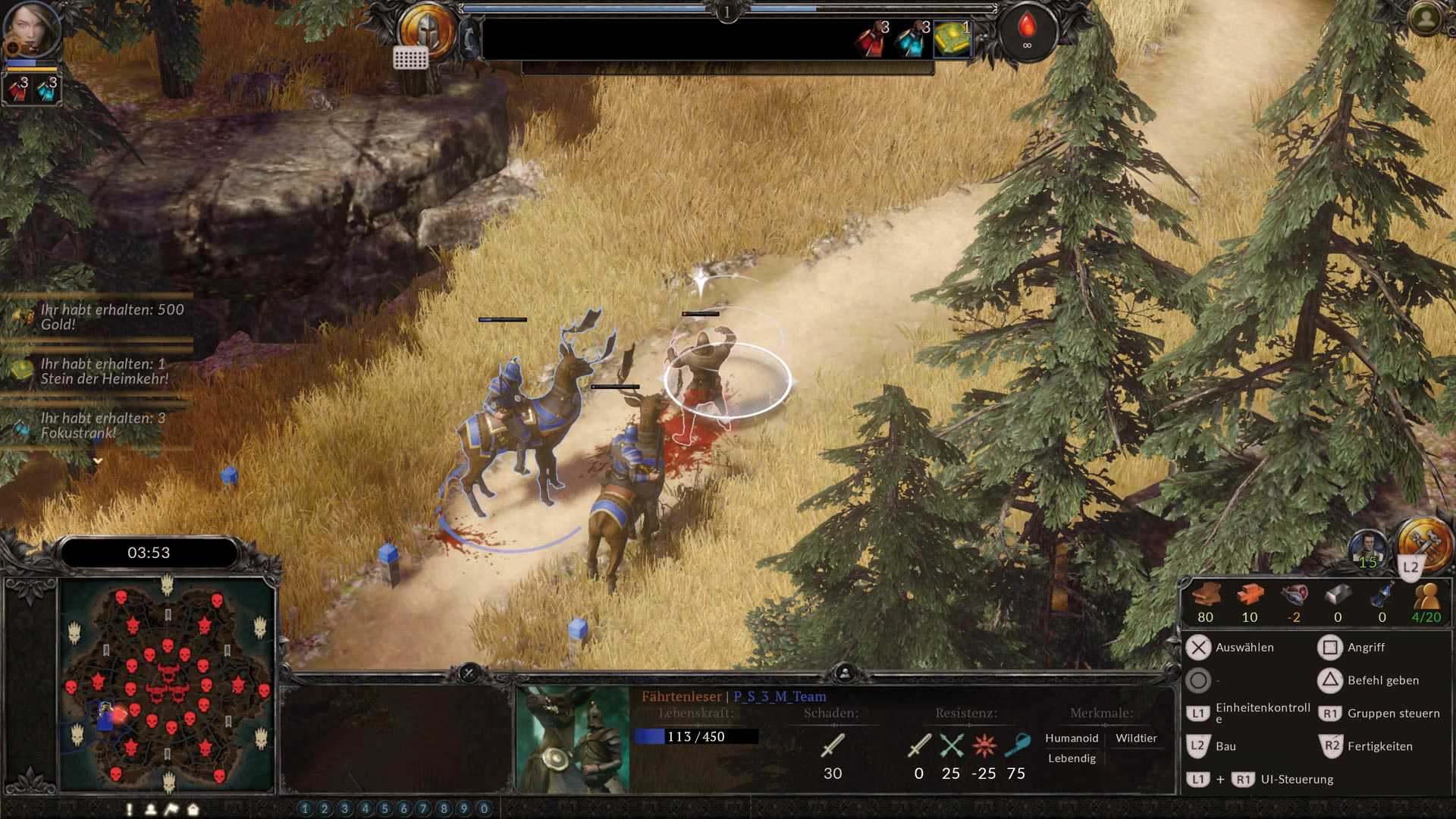Click the crossed swords tab above command panel

pos(469,673)
